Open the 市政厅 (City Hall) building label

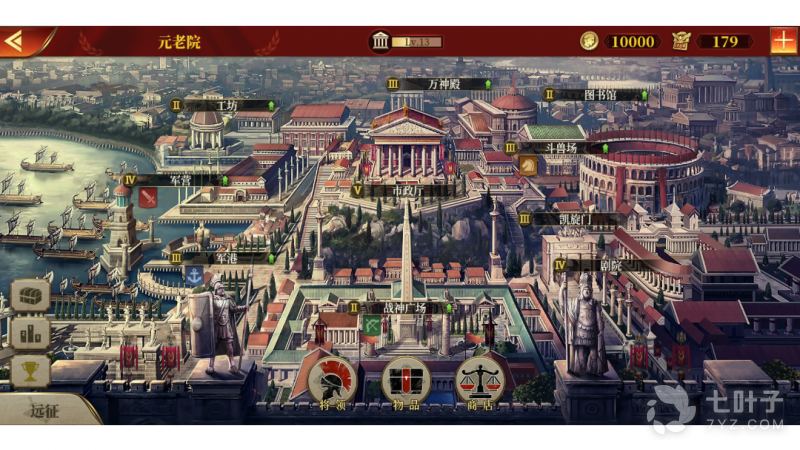click(x=405, y=190)
